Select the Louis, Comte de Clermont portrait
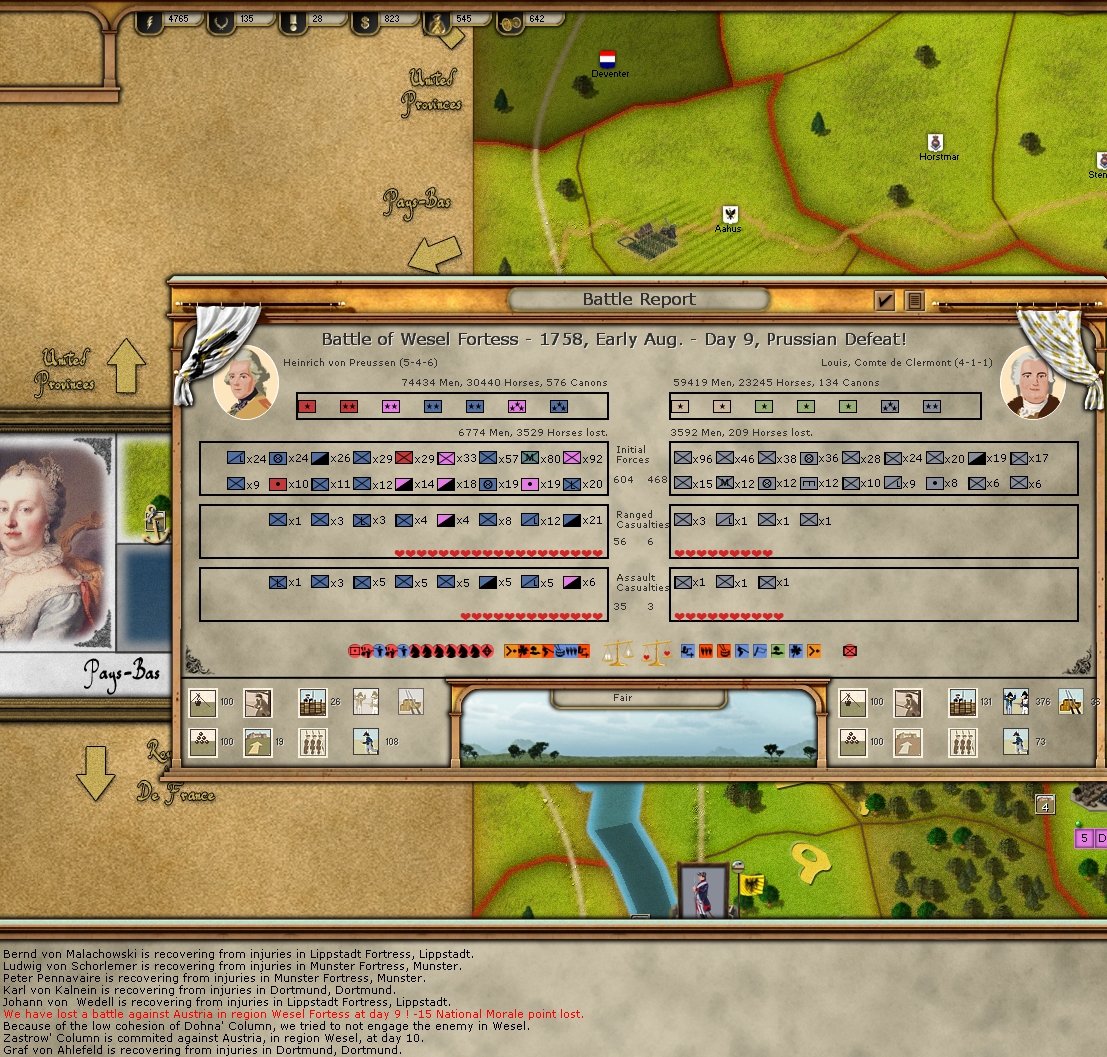 pos(1032,383)
